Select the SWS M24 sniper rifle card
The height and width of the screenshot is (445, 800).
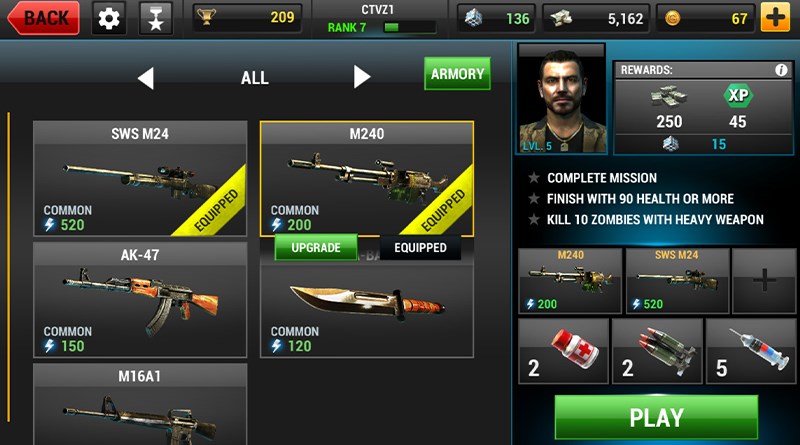click(x=140, y=180)
